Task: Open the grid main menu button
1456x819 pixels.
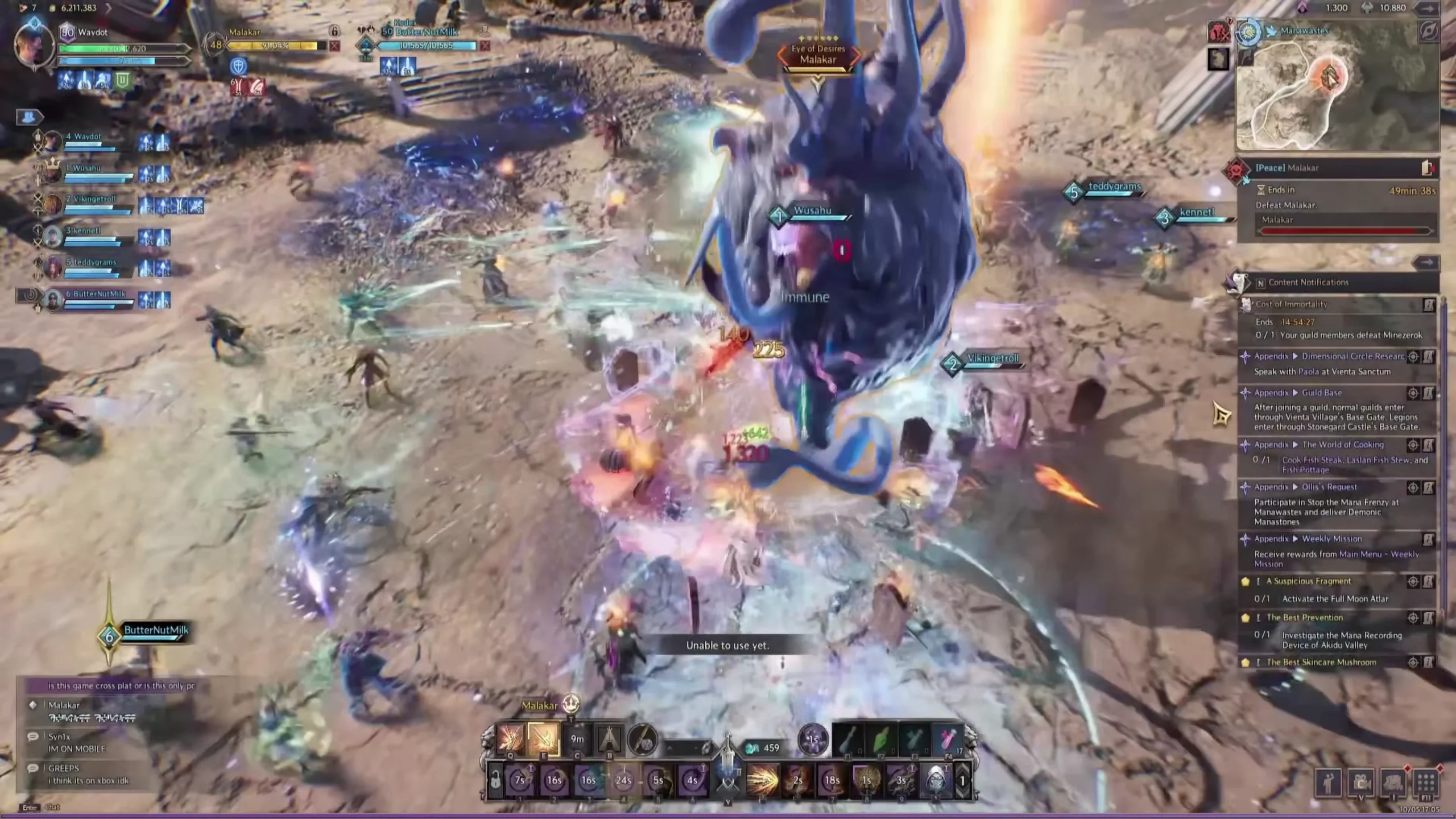Action: pyautogui.click(x=1425, y=784)
